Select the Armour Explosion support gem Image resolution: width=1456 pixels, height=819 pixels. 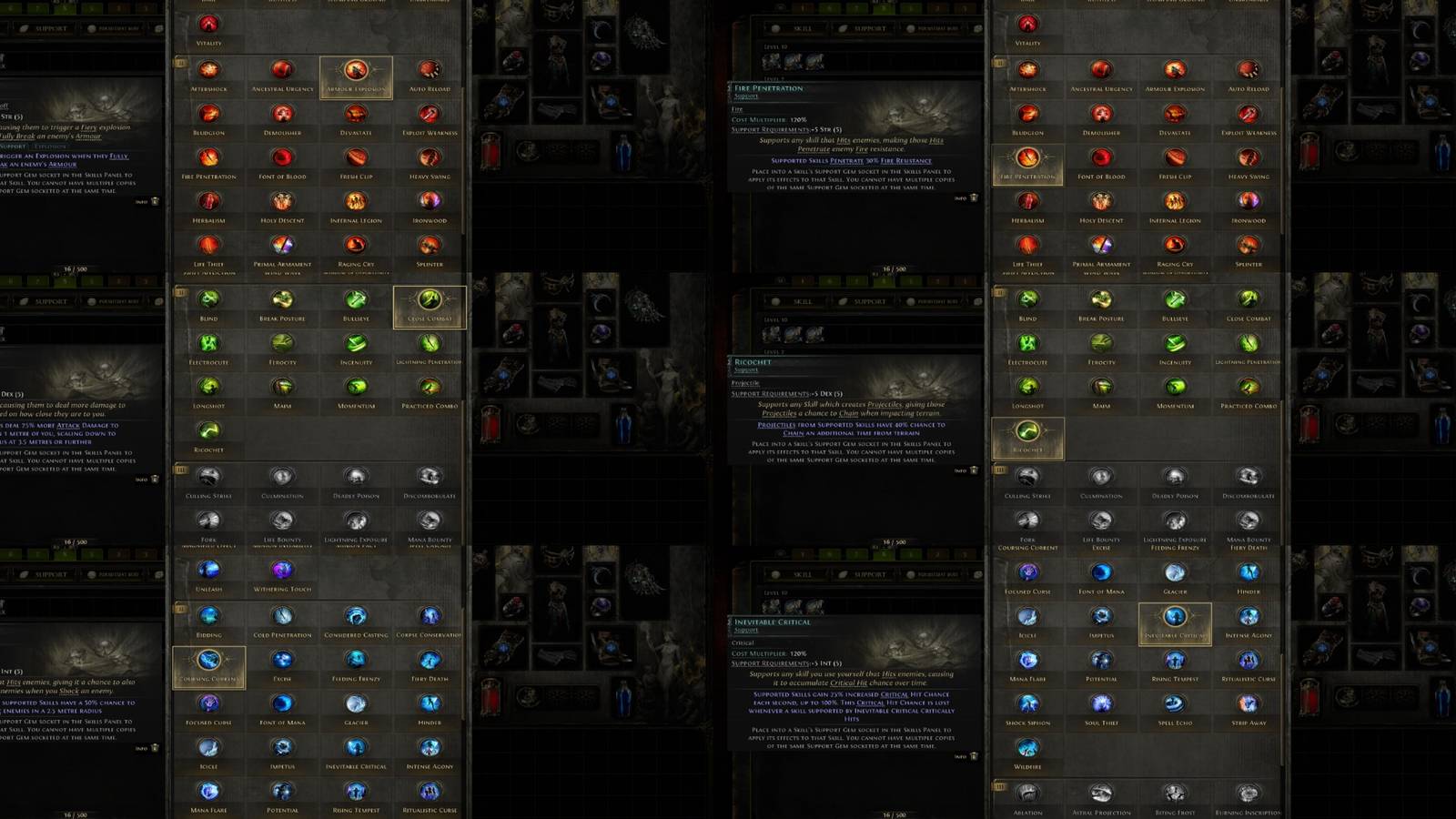[x=357, y=75]
